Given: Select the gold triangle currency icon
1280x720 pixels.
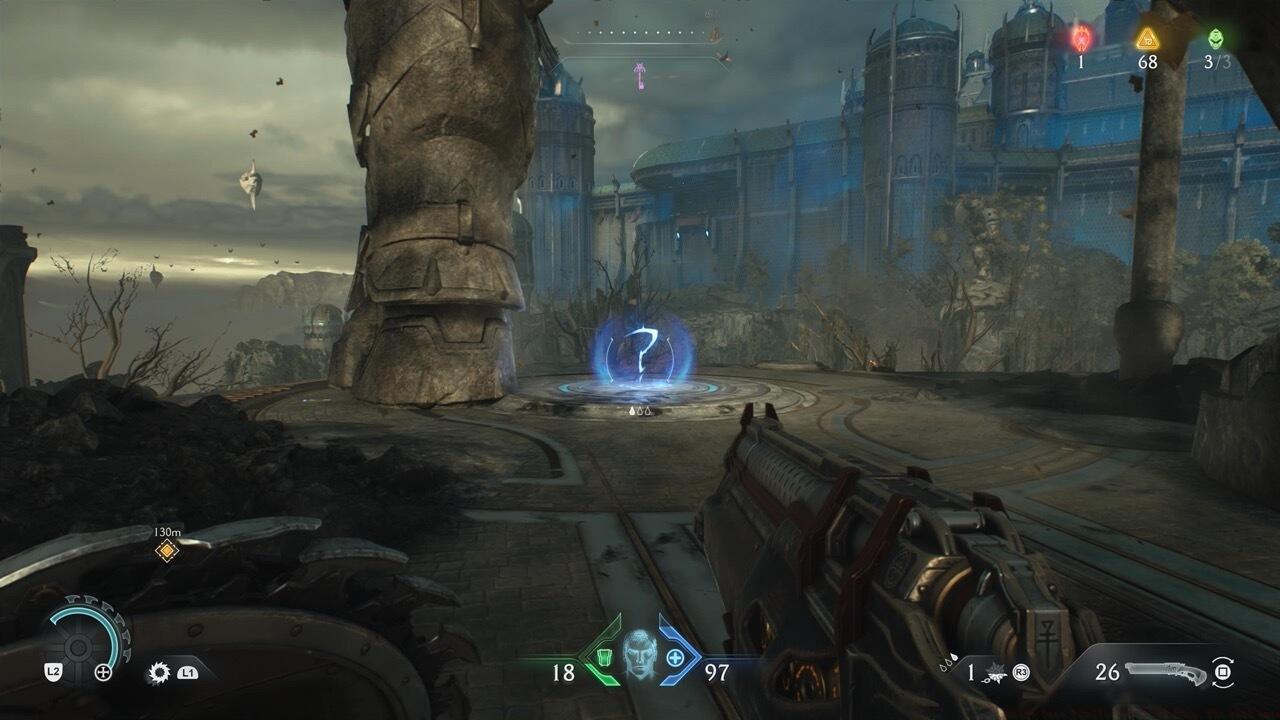Looking at the screenshot, I should pos(1147,38).
